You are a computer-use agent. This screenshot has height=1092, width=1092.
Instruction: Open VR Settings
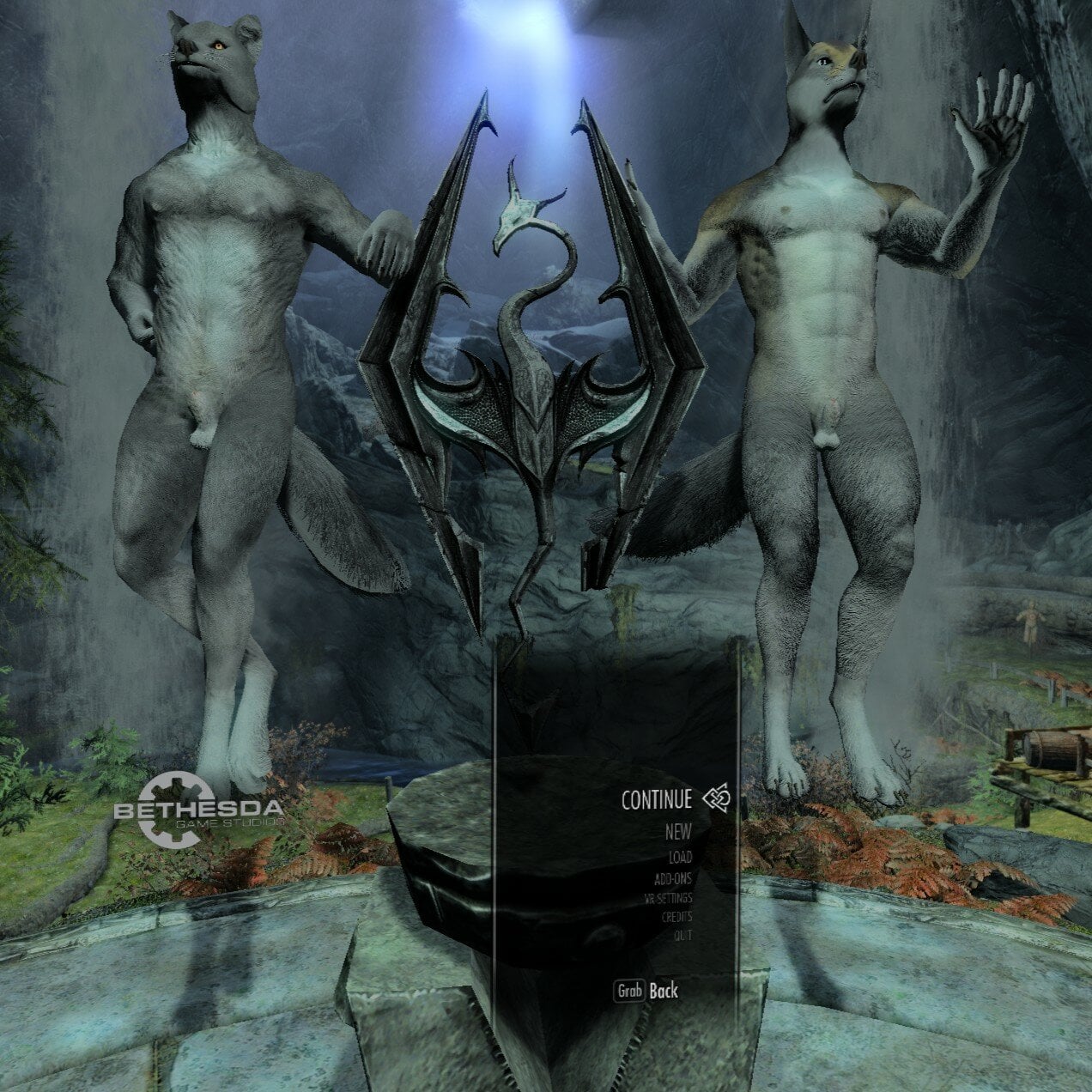pyautogui.click(x=668, y=898)
